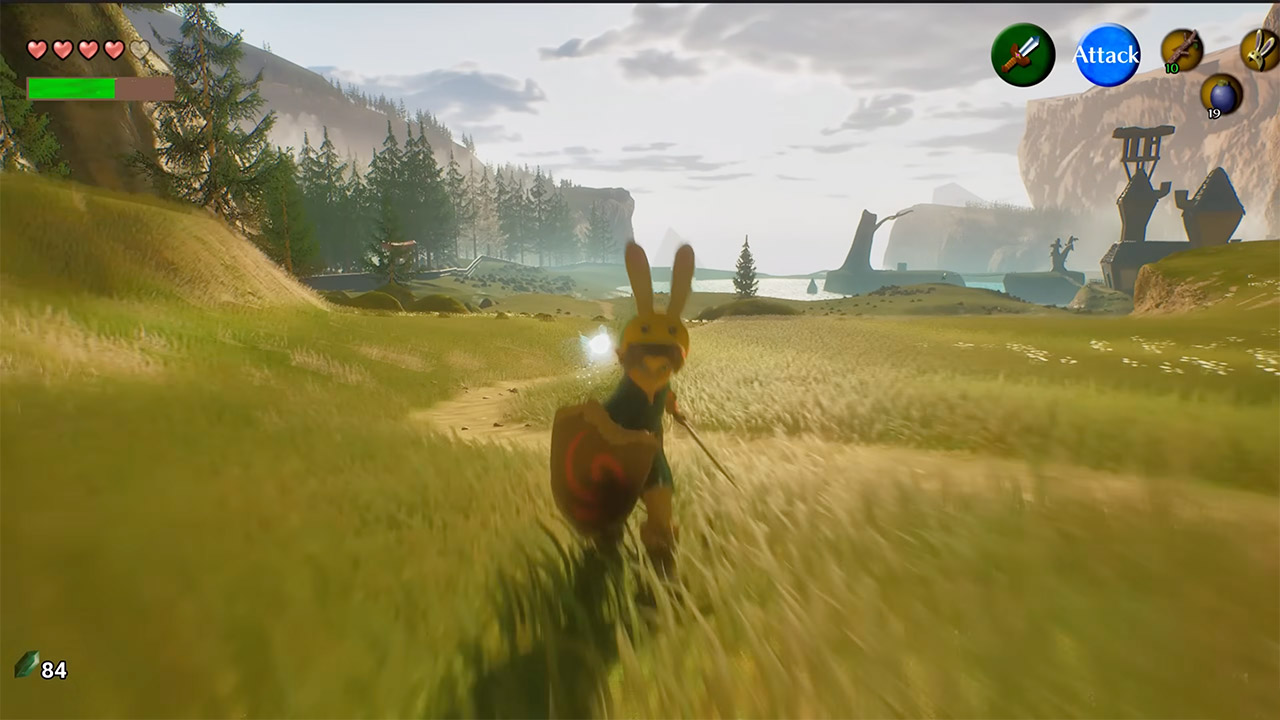Viewport: 1280px width, 720px height.
Task: Equip the Bunny Hood item slot
Action: pos(1260,50)
